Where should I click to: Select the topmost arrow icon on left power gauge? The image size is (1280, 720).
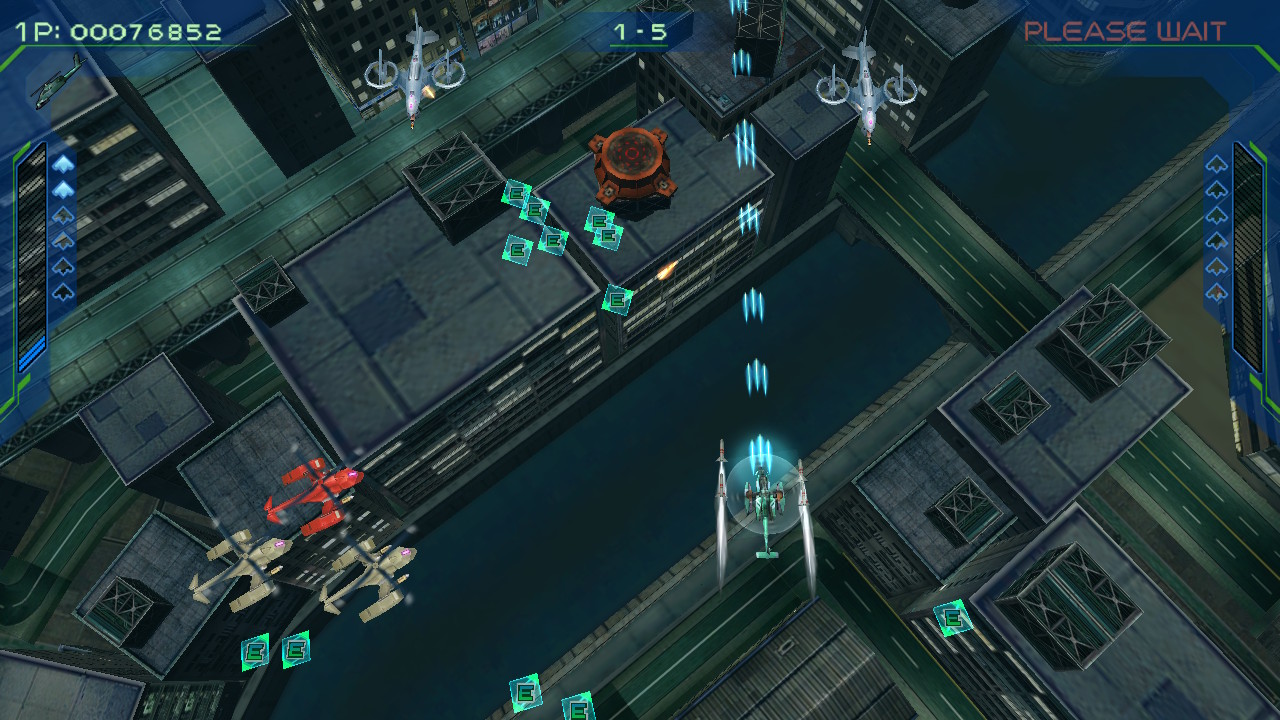click(x=62, y=164)
